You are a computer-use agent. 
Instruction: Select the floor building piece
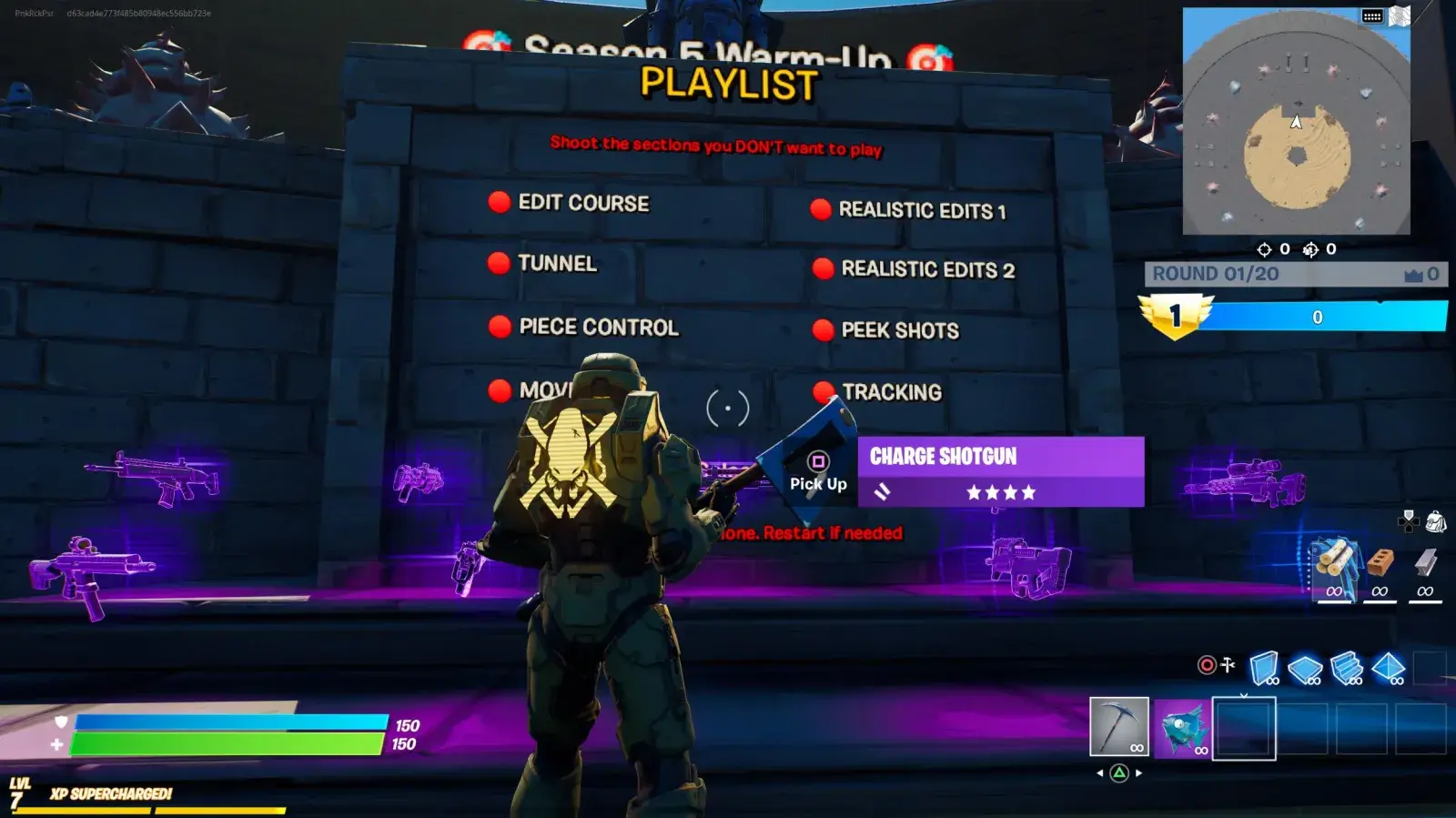click(x=1305, y=669)
